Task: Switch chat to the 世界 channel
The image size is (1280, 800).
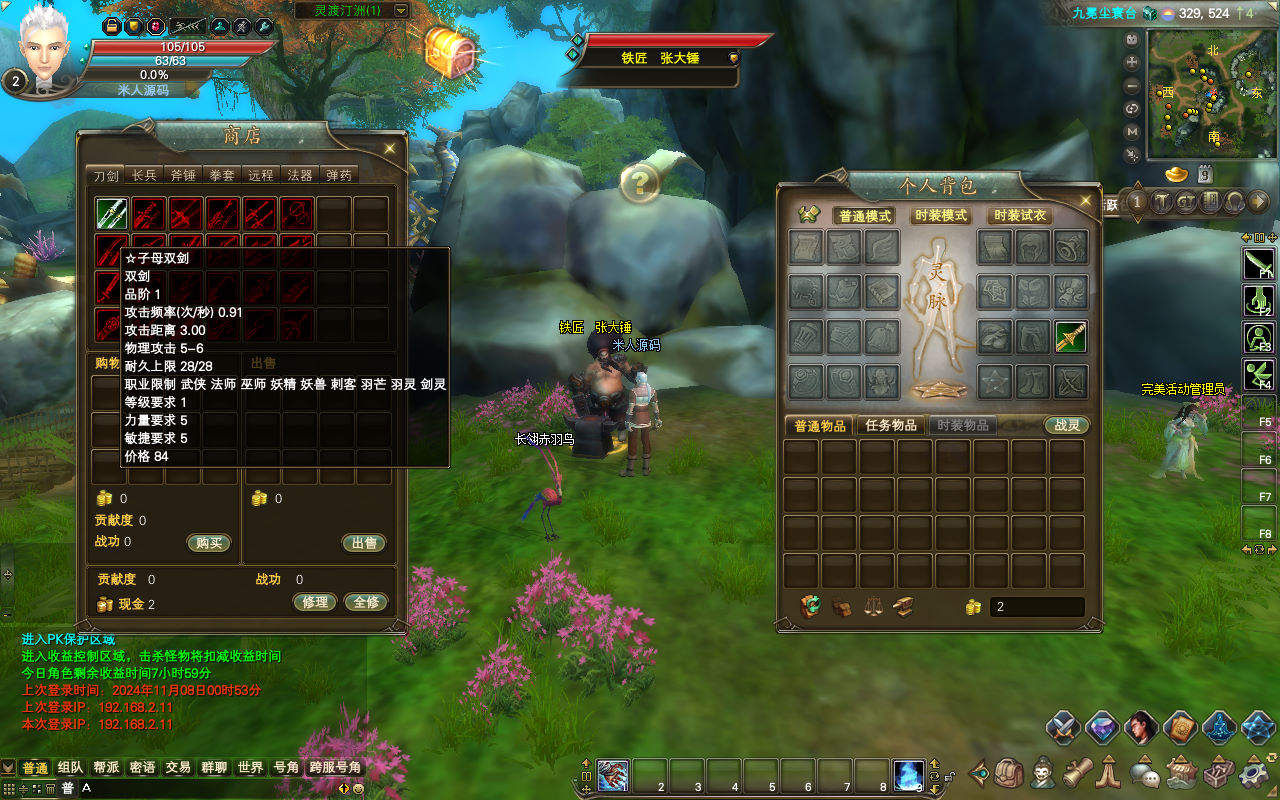Action: tap(250, 768)
